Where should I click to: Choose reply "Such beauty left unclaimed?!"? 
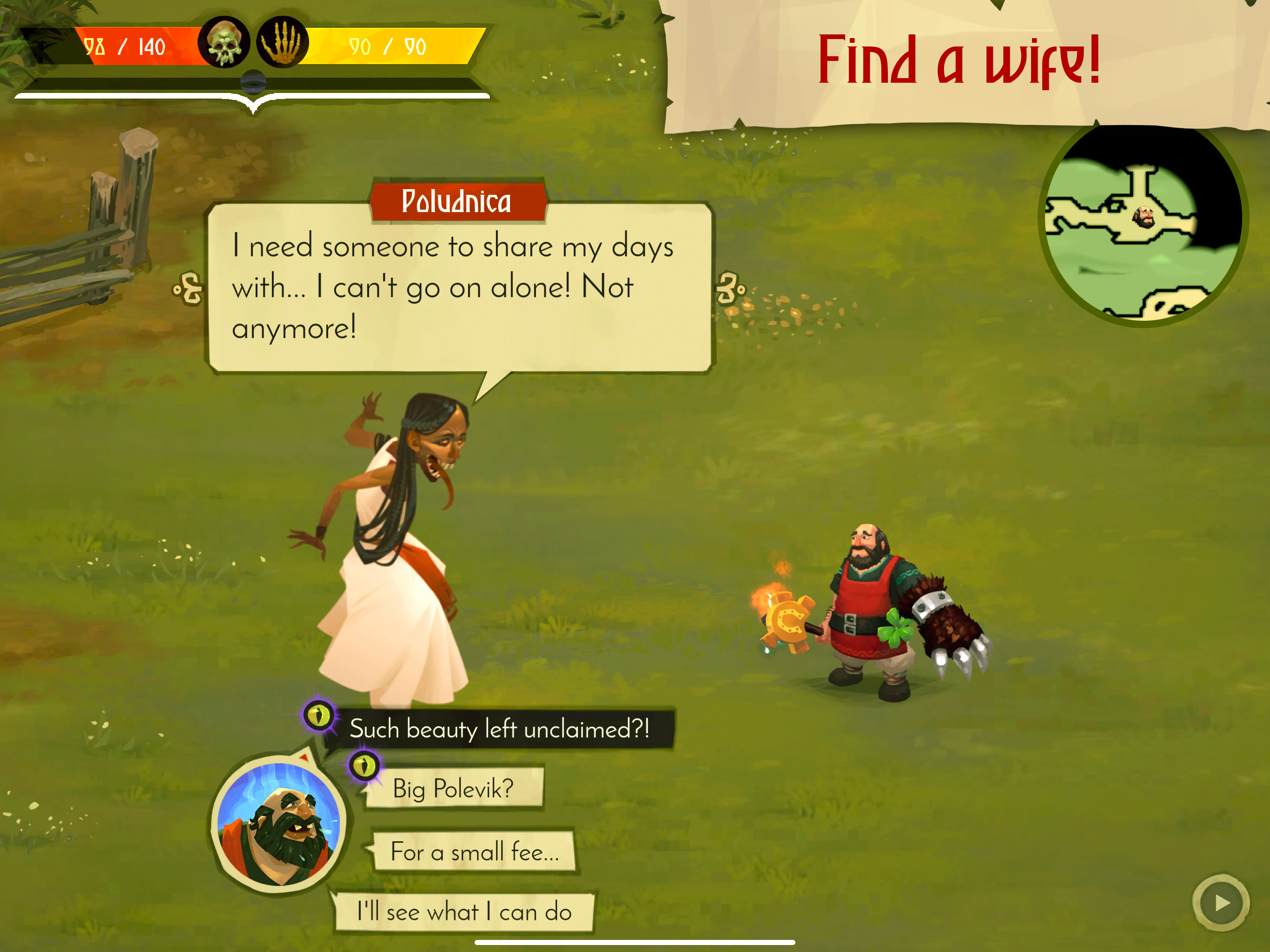498,729
